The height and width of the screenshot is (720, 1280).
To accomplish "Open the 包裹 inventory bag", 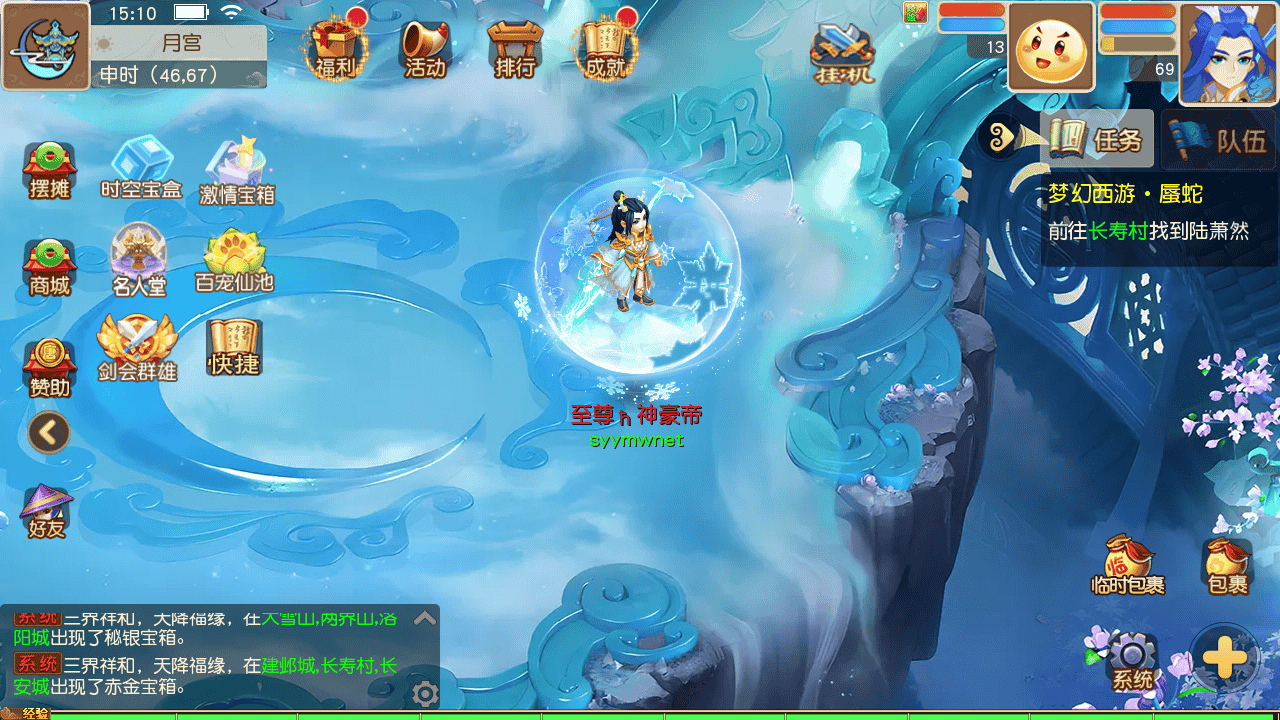I will (x=1228, y=565).
